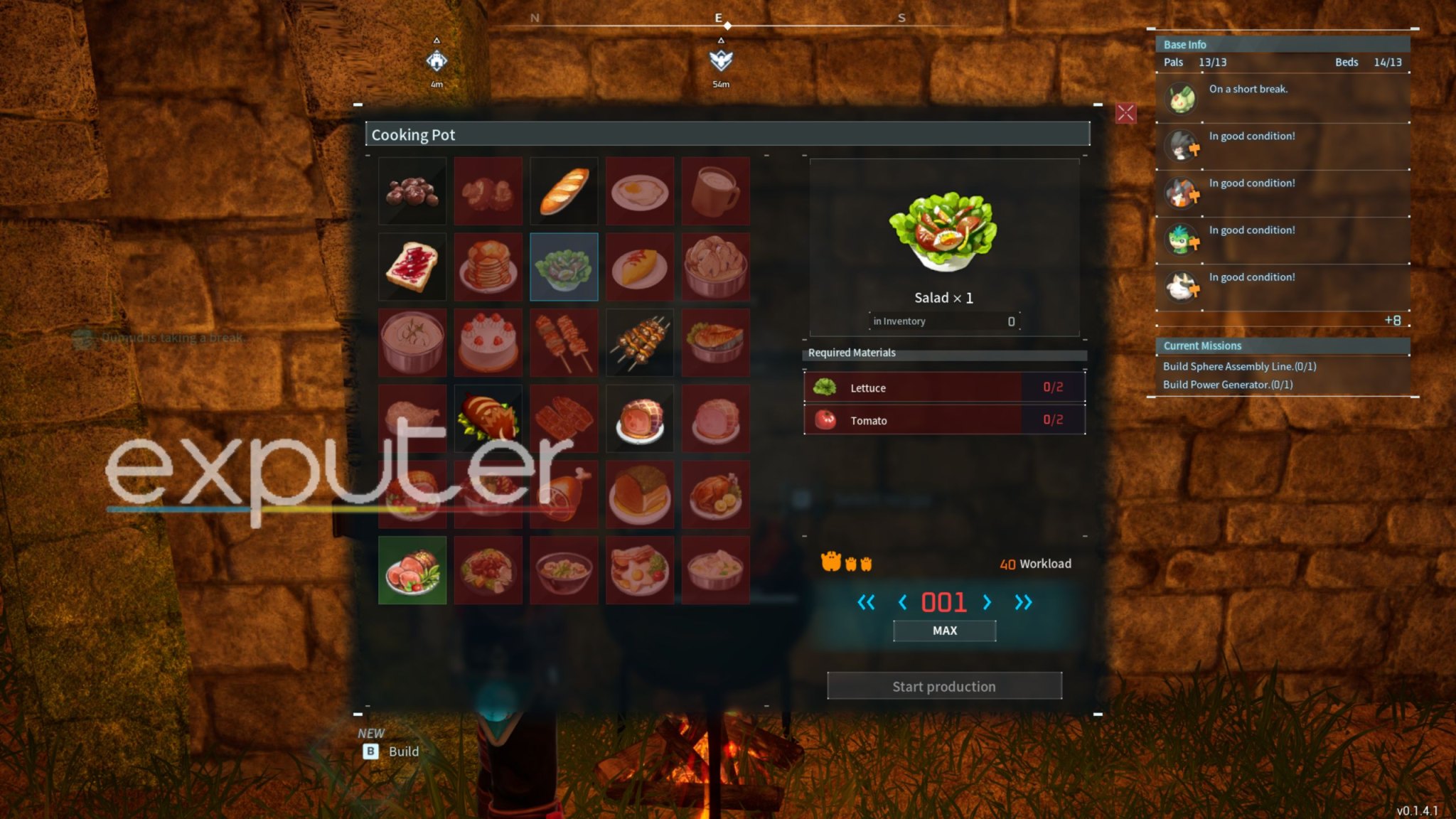The image size is (1456, 819).
Task: Select the jam toast recipe
Action: tap(412, 267)
